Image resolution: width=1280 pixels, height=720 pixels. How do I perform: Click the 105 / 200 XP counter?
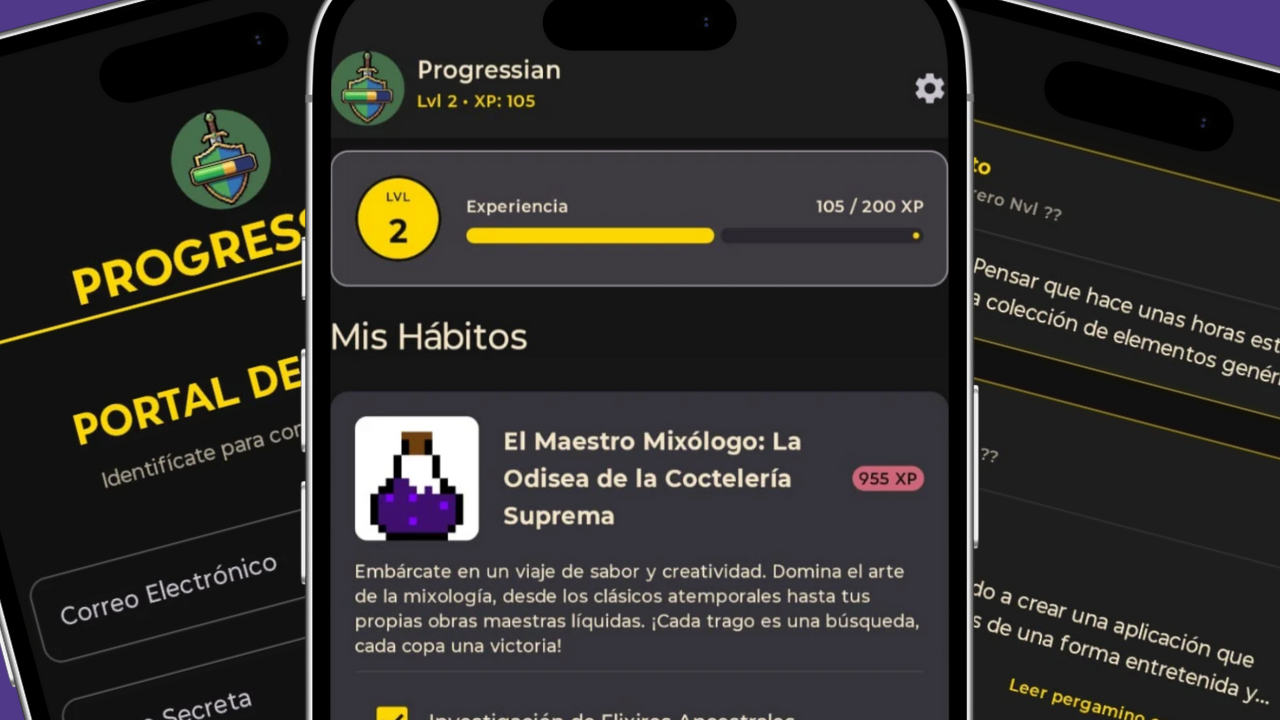(x=869, y=207)
